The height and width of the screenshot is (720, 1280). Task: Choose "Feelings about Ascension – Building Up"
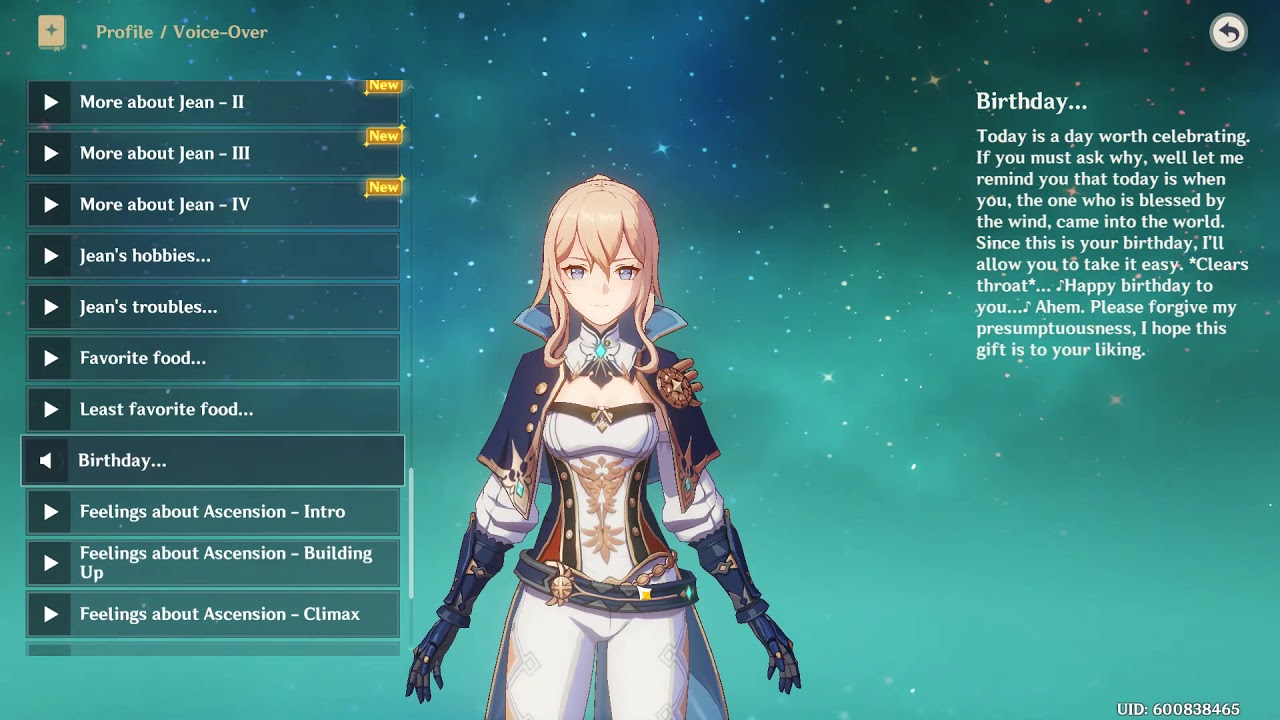click(x=213, y=563)
